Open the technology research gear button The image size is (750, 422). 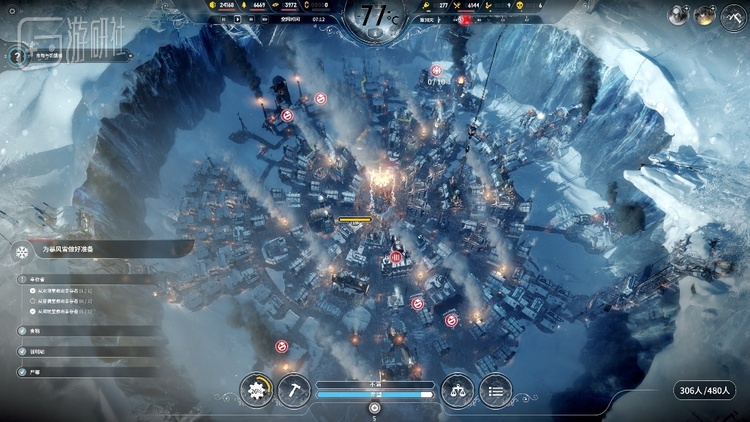click(x=257, y=389)
